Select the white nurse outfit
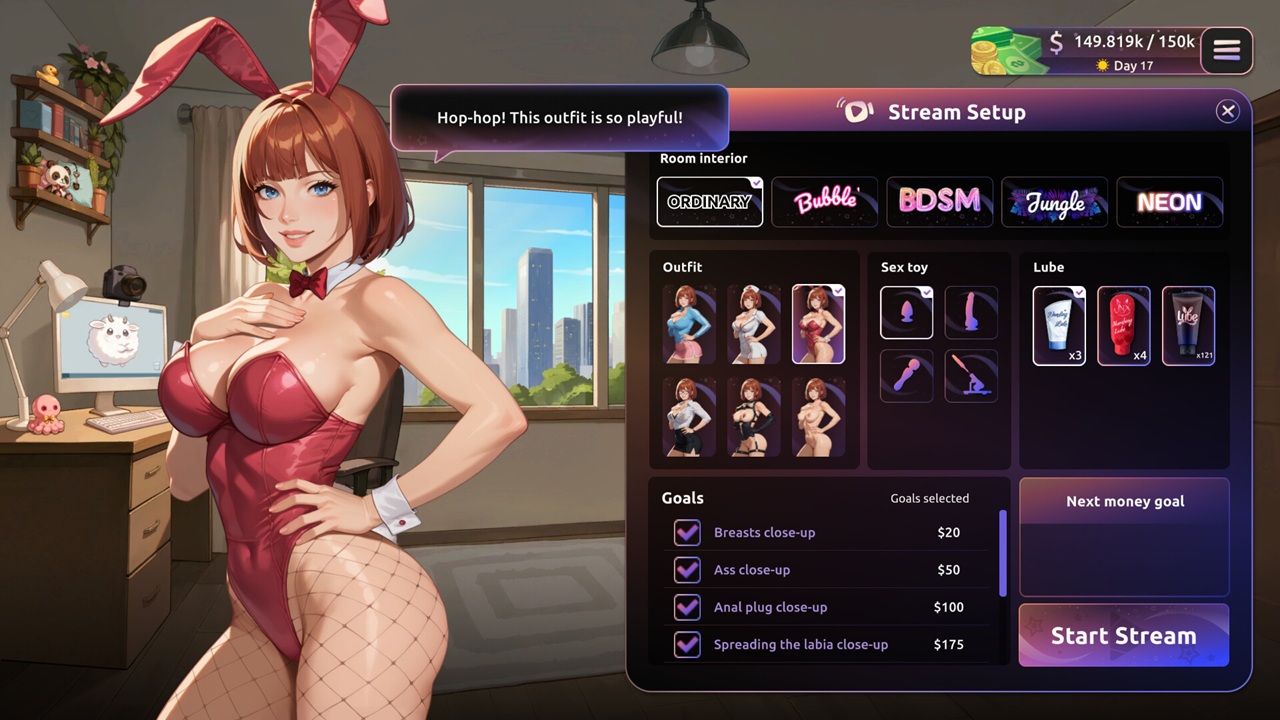This screenshot has height=720, width=1280. 754,324
